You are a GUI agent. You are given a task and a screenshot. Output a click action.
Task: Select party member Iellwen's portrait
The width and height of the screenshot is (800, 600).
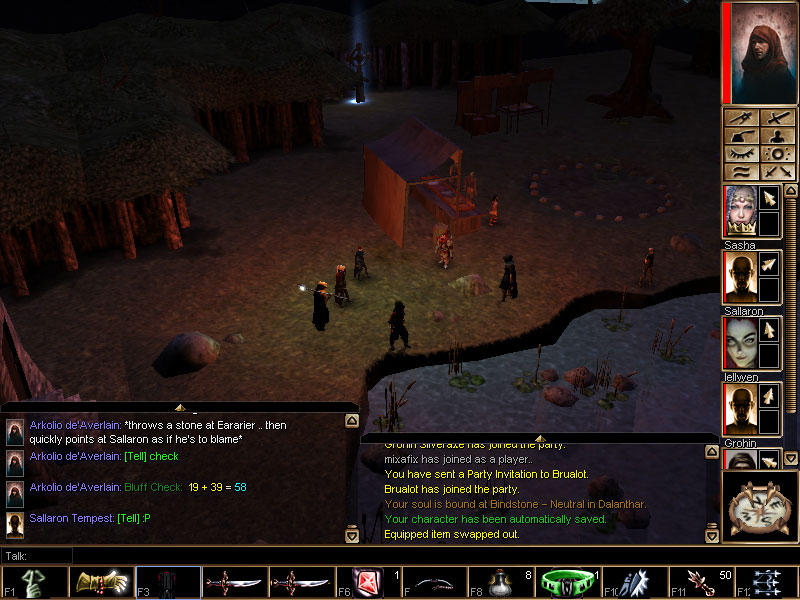[739, 343]
